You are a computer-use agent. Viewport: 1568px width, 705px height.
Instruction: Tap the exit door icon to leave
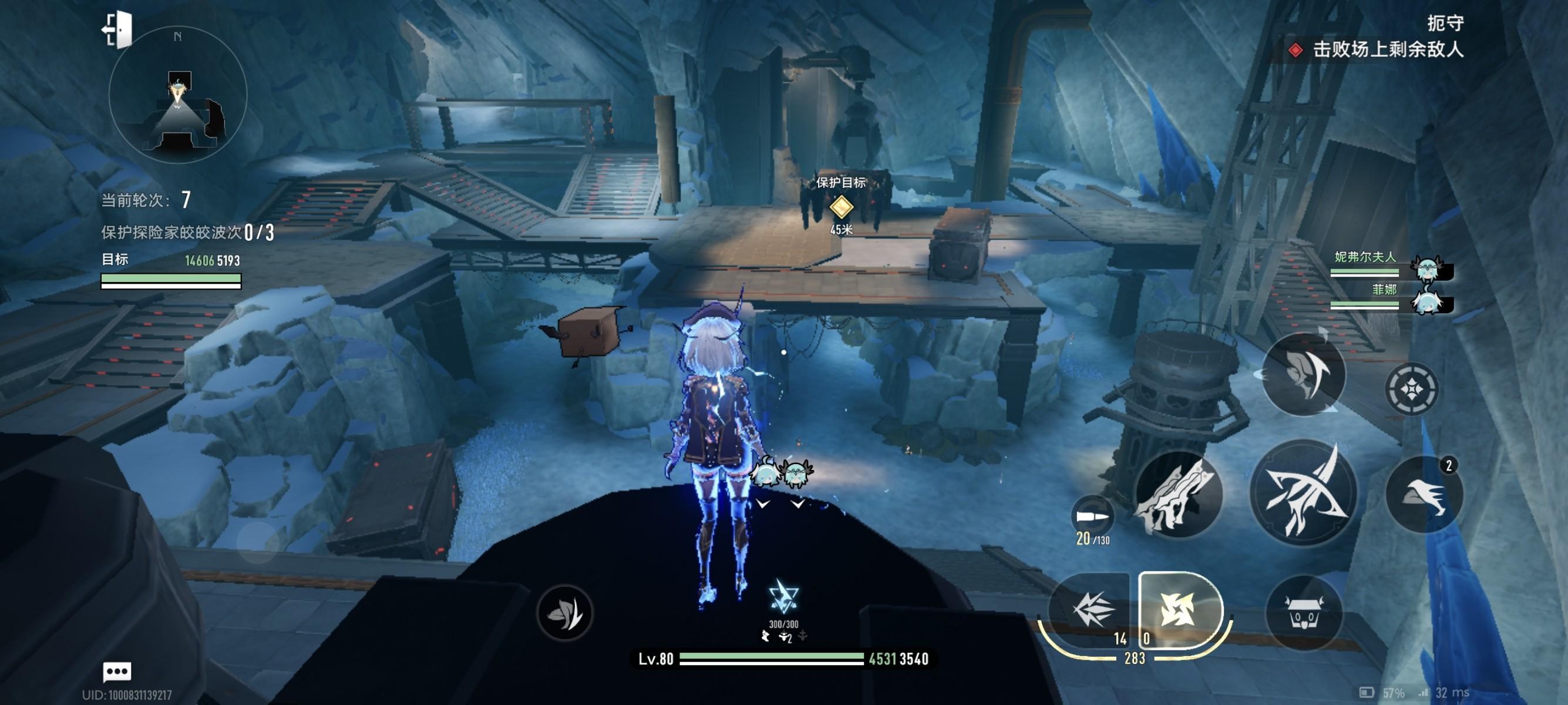point(117,29)
